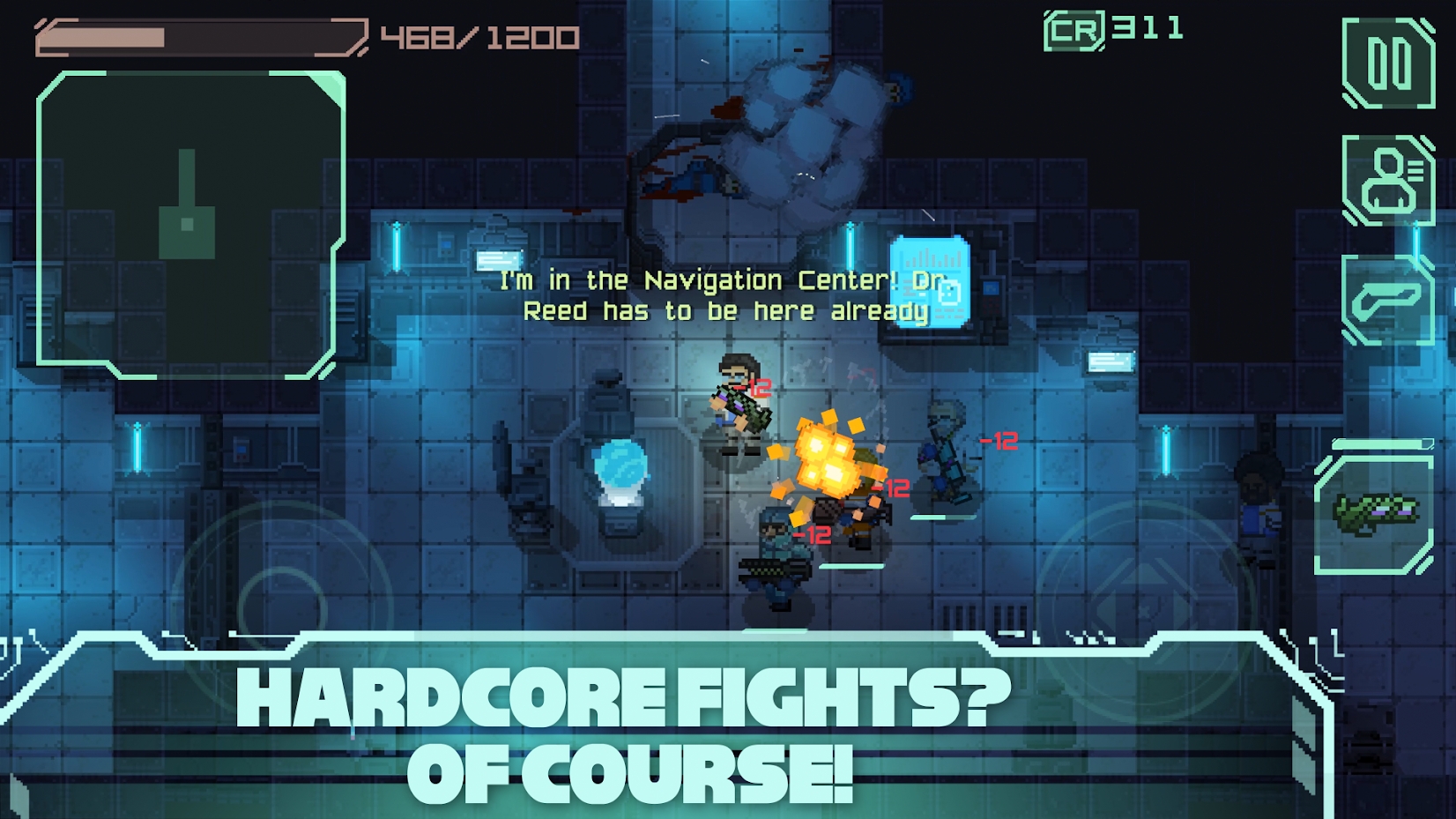Open the weapon inventory icon
Viewport: 1456px width, 819px height.
[x=1388, y=301]
